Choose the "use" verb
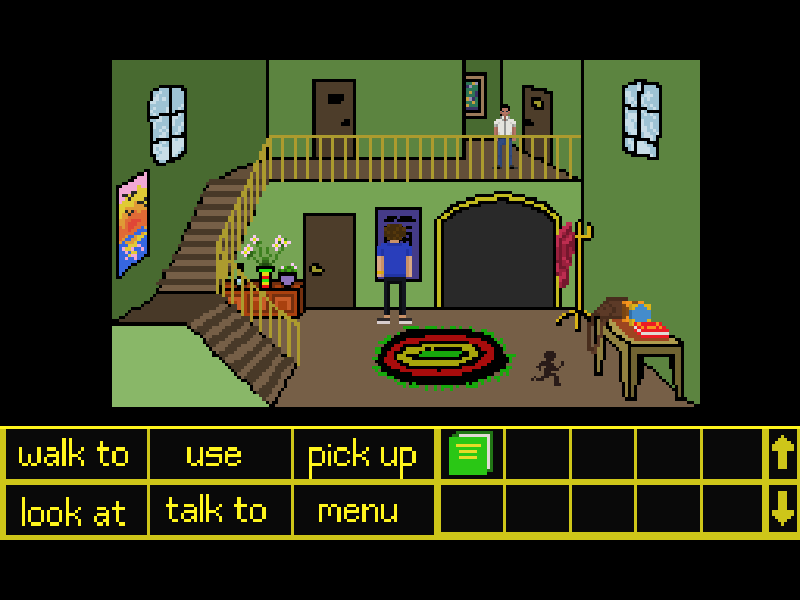800x600 pixels. 214,455
